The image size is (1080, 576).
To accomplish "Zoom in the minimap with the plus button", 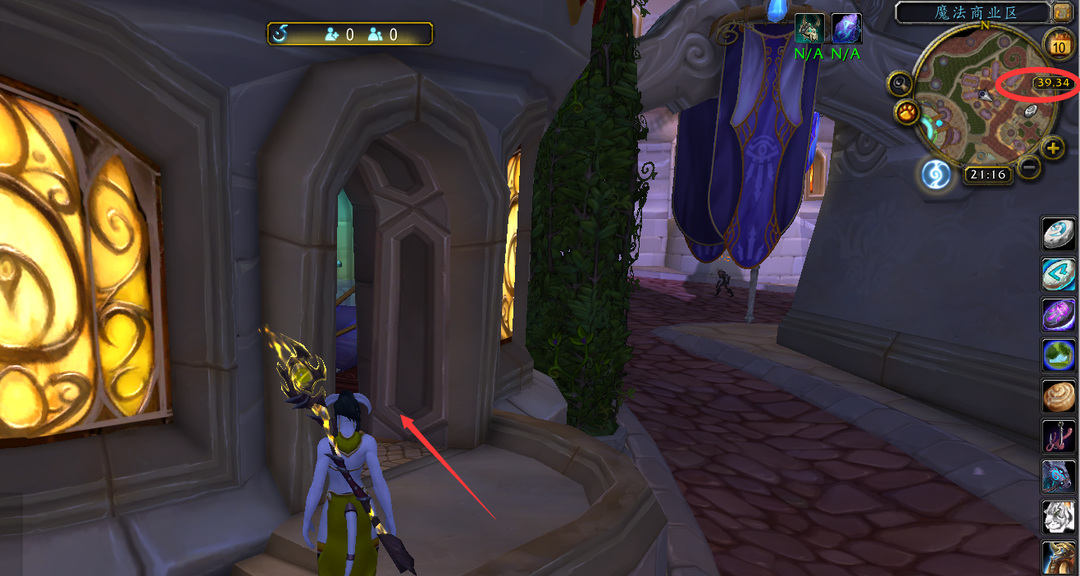I will pyautogui.click(x=1053, y=149).
